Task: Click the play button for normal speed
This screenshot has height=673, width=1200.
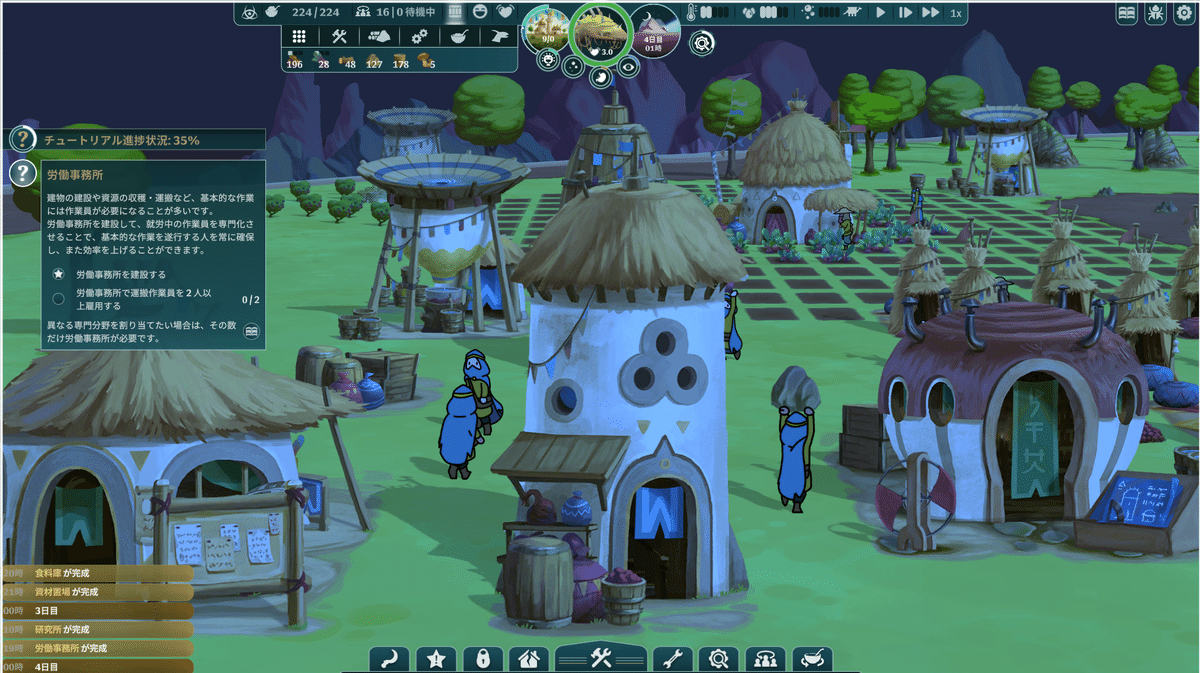Action: [x=881, y=13]
